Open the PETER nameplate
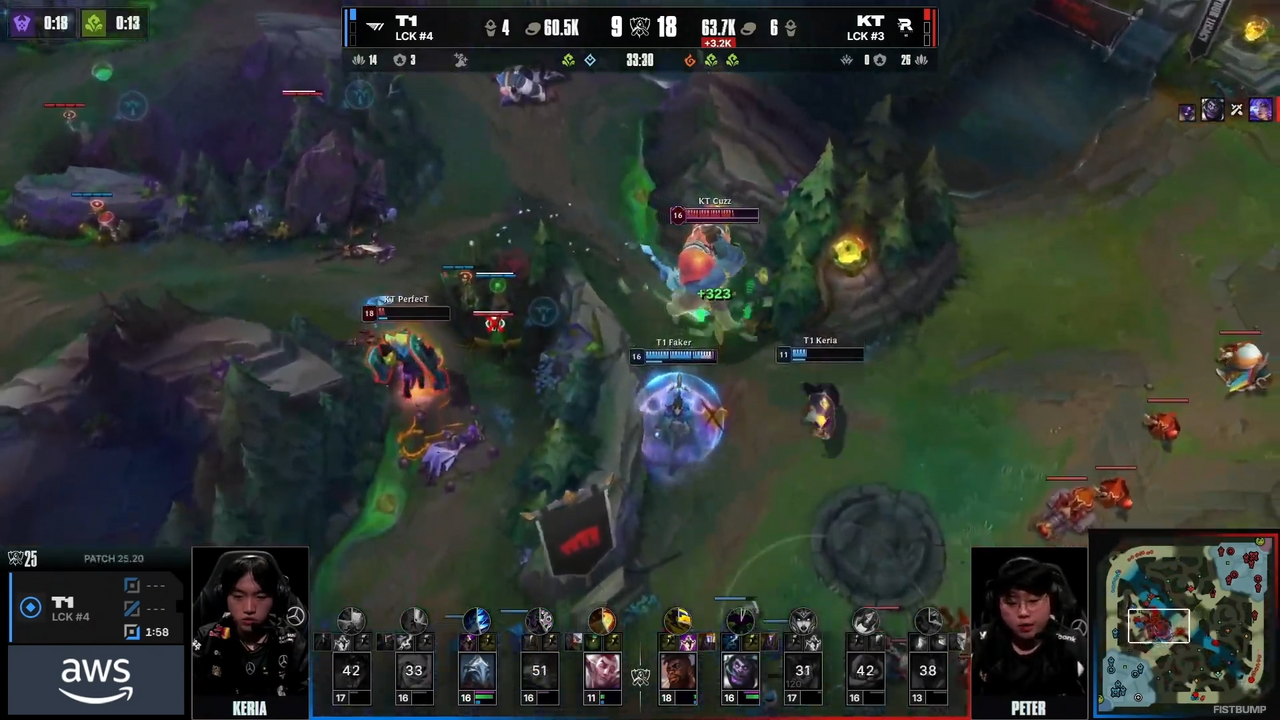The height and width of the screenshot is (720, 1280). (1028, 708)
